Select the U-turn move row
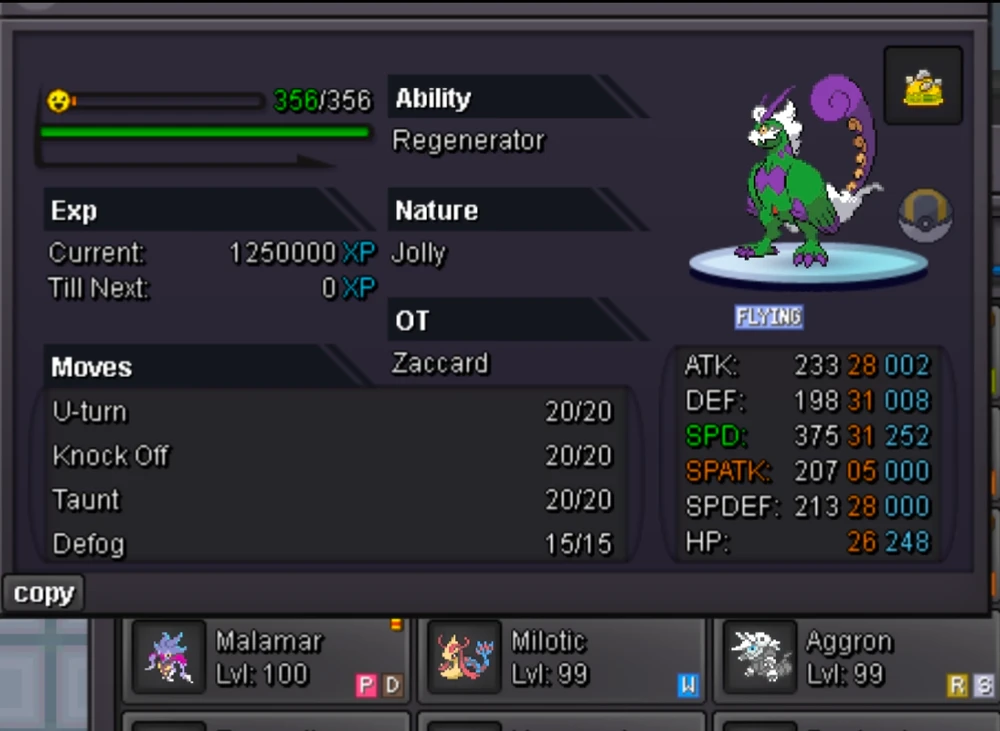Viewport: 1000px width, 731px height. click(332, 412)
